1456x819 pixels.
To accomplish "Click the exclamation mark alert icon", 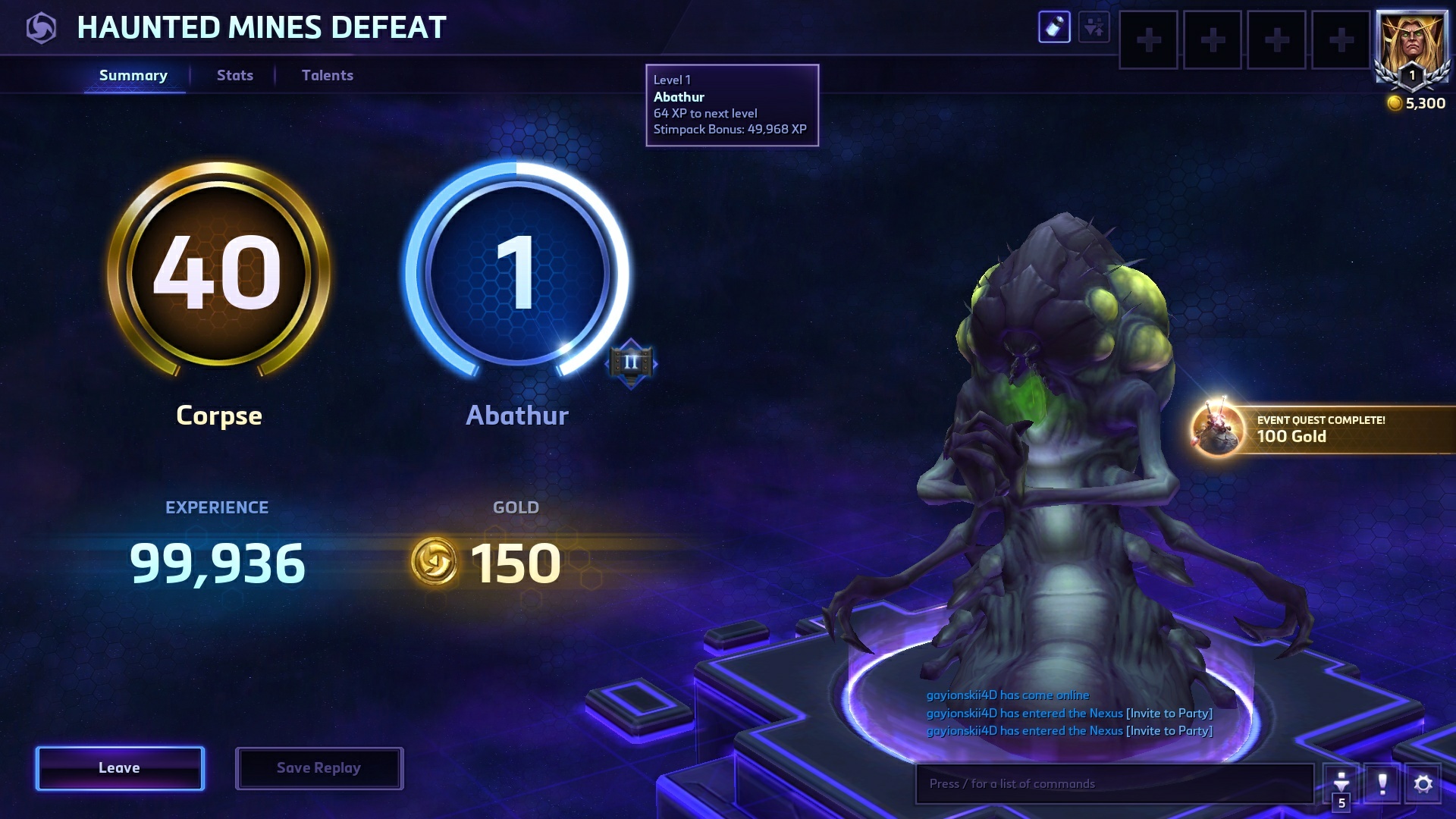I will (1382, 783).
